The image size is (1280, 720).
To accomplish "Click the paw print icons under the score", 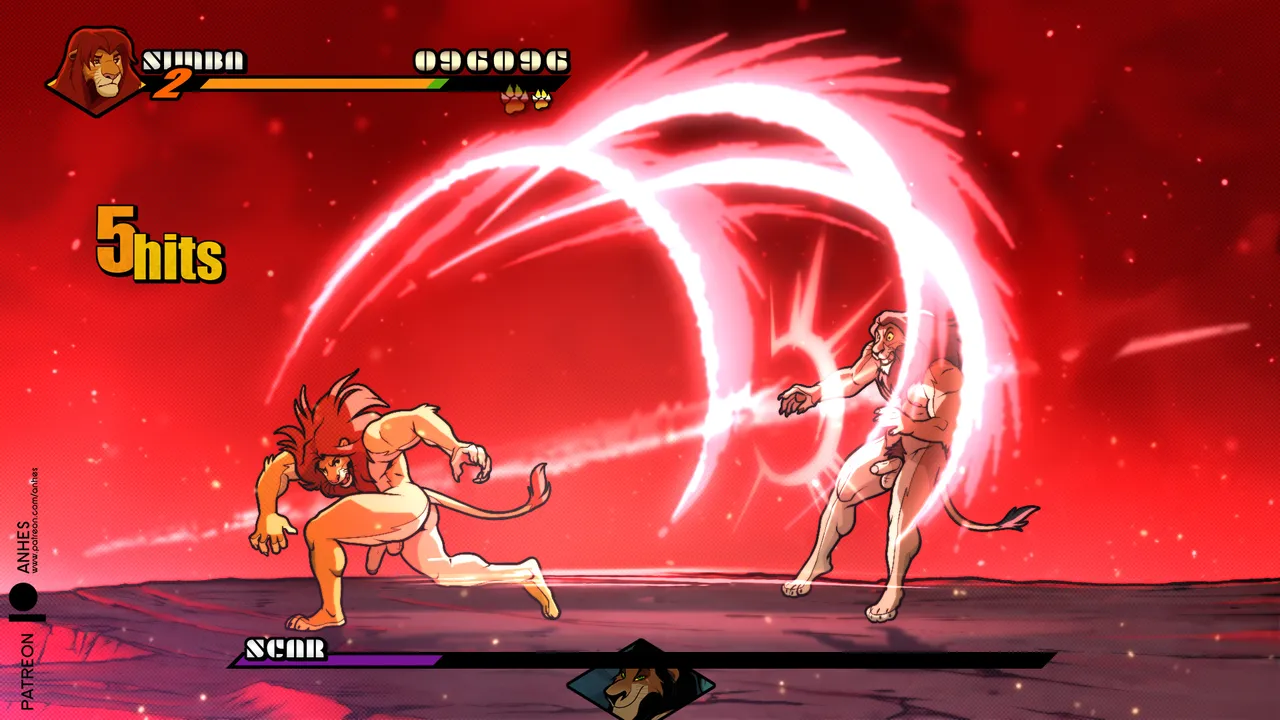I will (x=526, y=99).
